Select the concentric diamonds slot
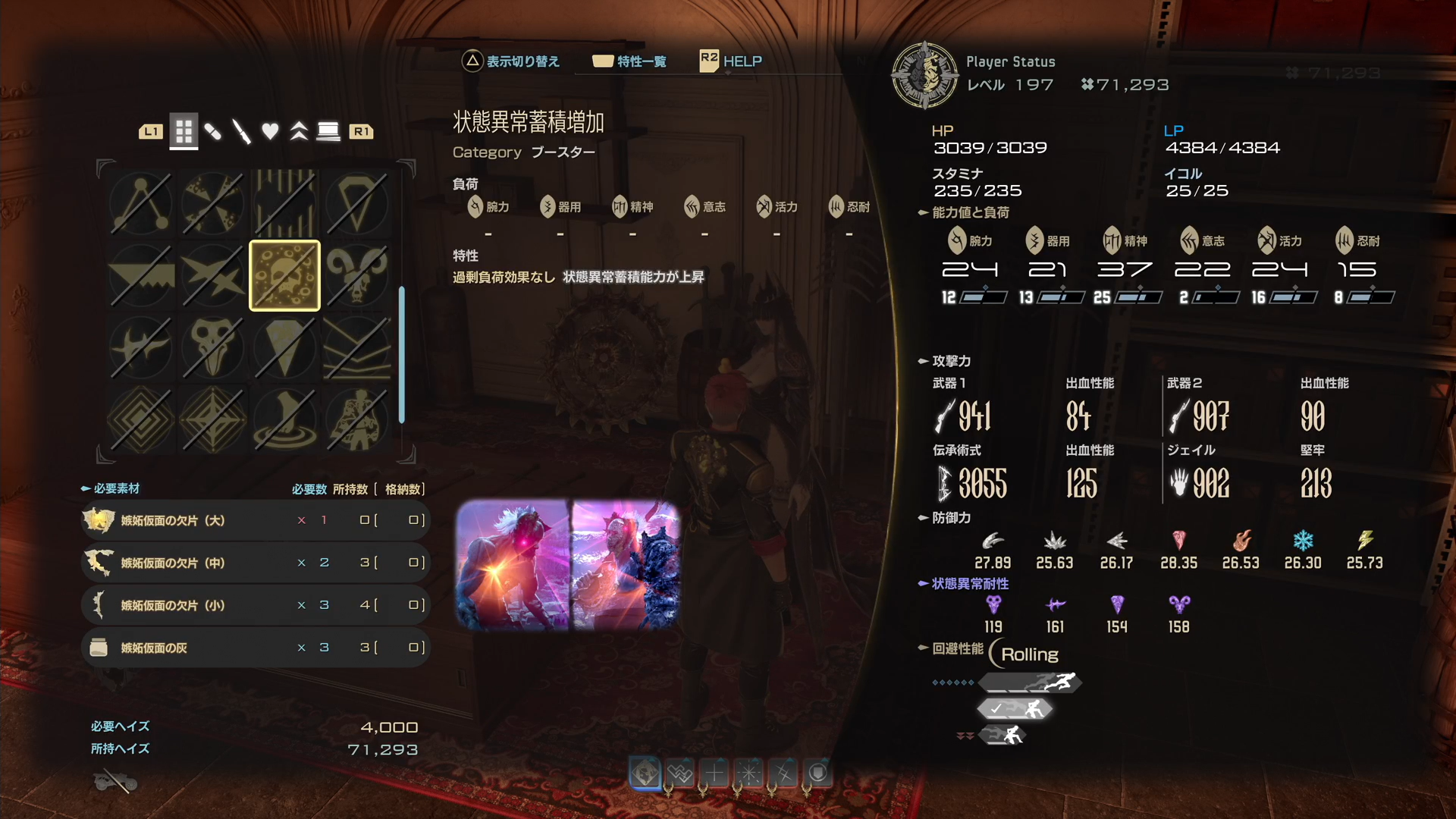Screen dimensions: 1456x819 coord(141,419)
